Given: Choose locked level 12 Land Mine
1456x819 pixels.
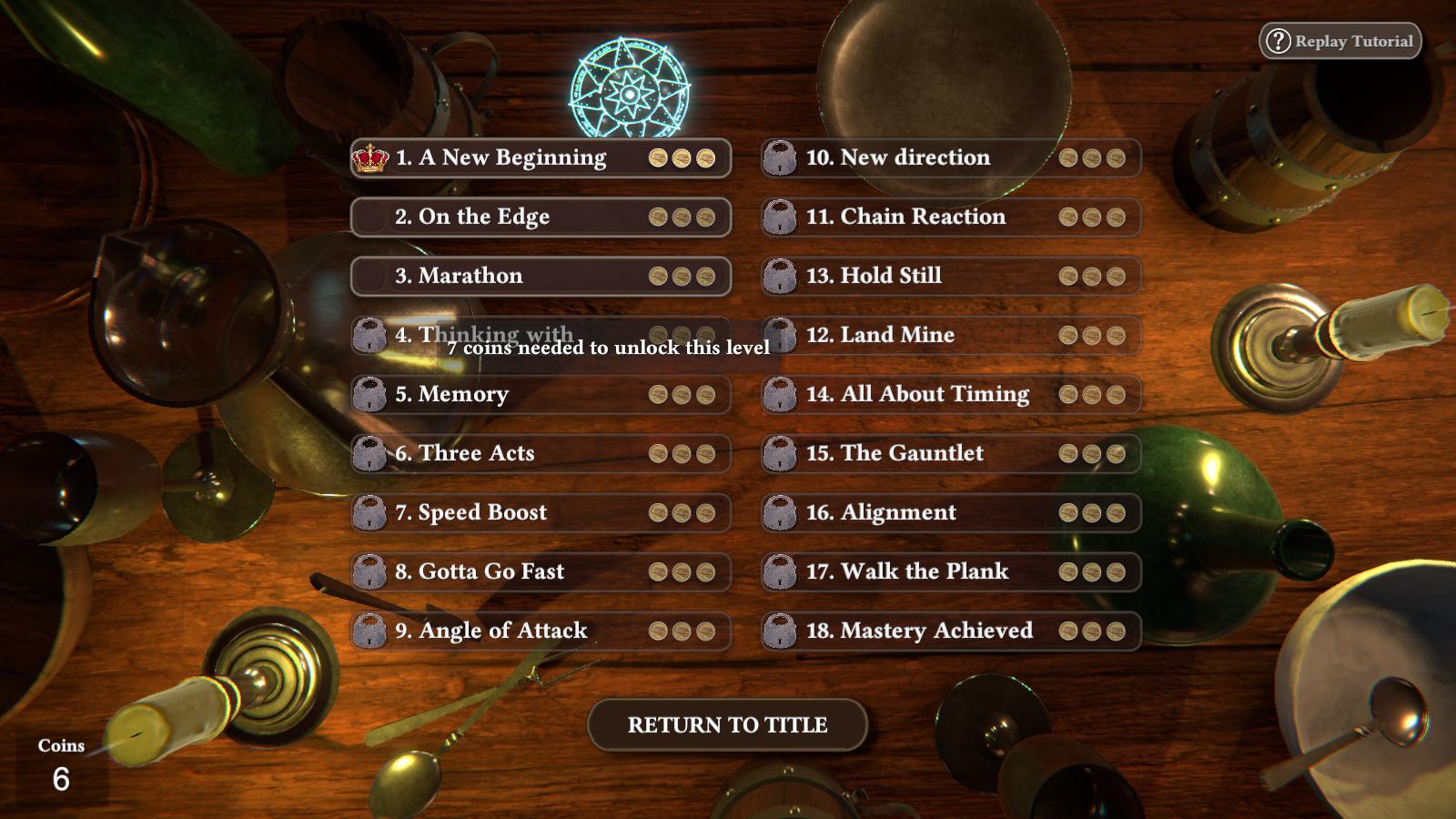Looking at the screenshot, I should tap(951, 336).
